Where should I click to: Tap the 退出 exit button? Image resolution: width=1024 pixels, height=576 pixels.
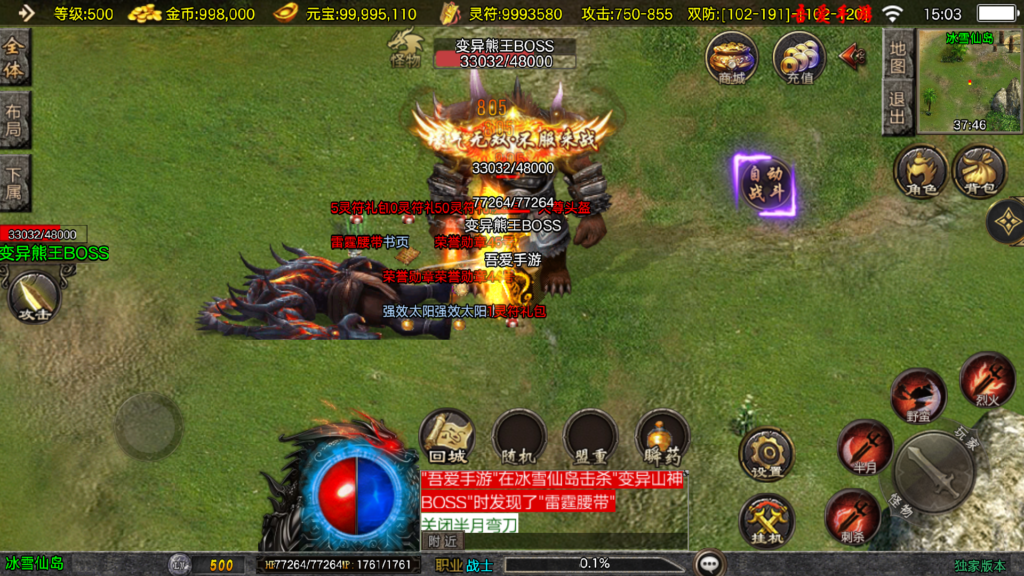pyautogui.click(x=898, y=109)
